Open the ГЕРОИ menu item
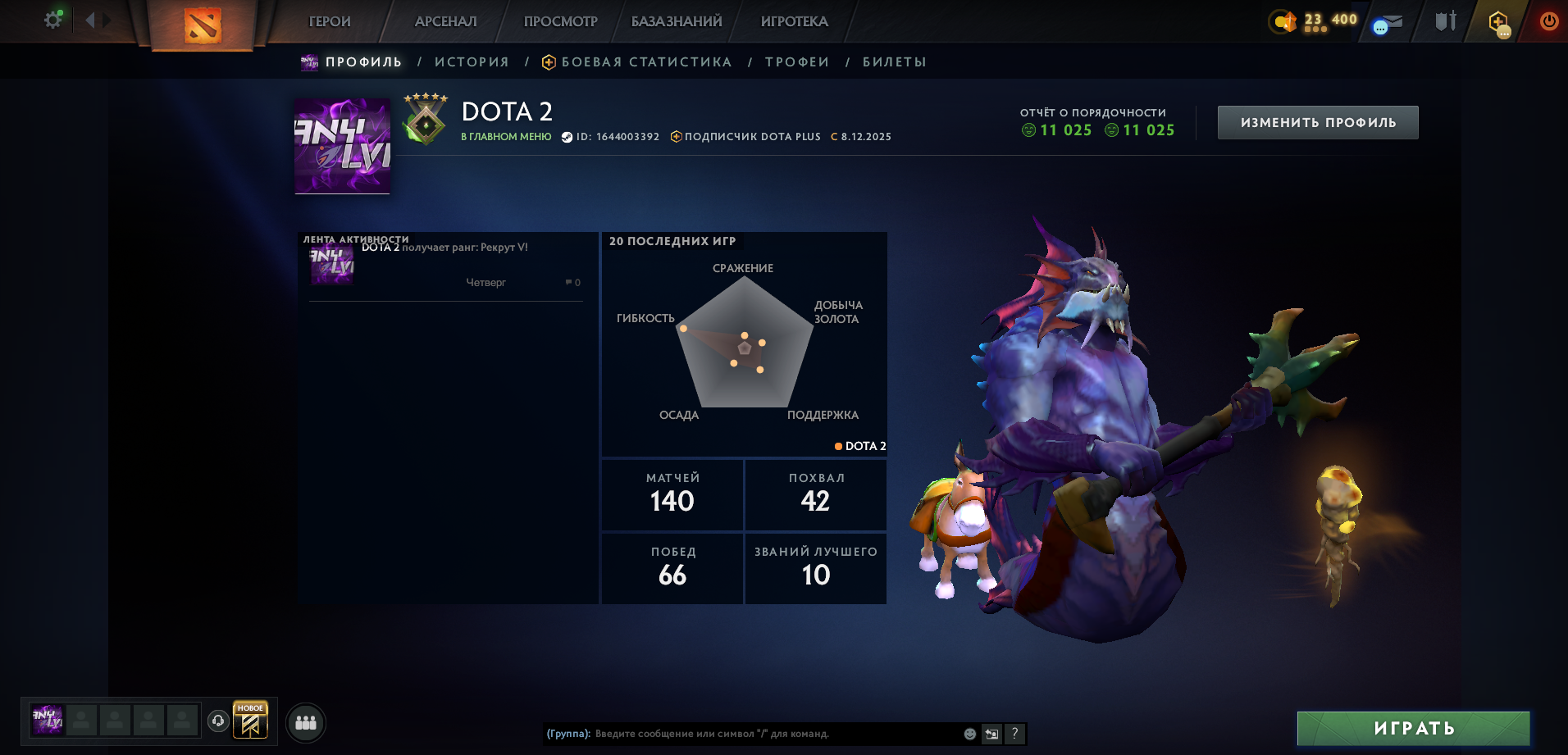The width and height of the screenshot is (1568, 755). point(328,21)
